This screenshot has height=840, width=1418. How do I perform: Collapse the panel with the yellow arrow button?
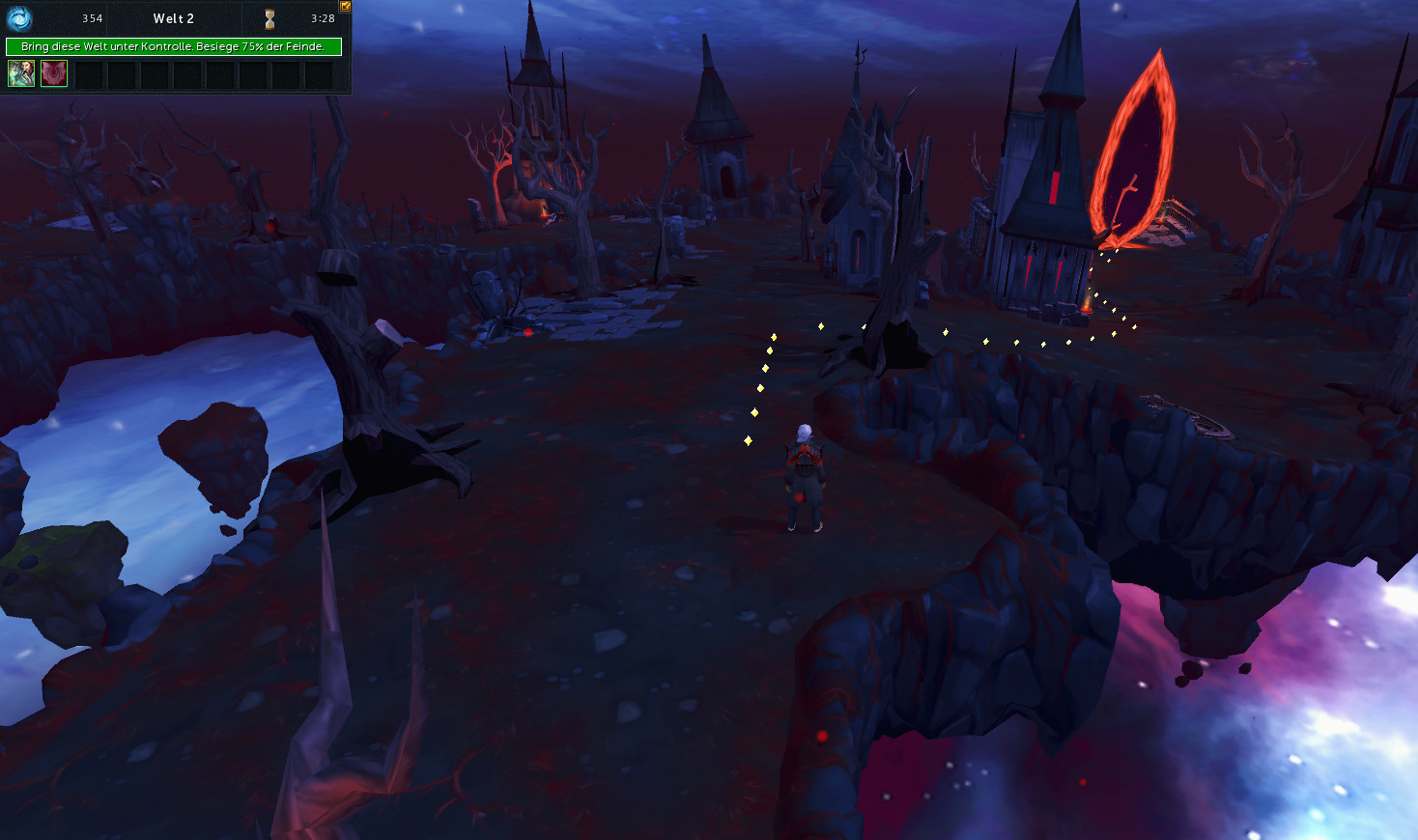pyautogui.click(x=345, y=6)
